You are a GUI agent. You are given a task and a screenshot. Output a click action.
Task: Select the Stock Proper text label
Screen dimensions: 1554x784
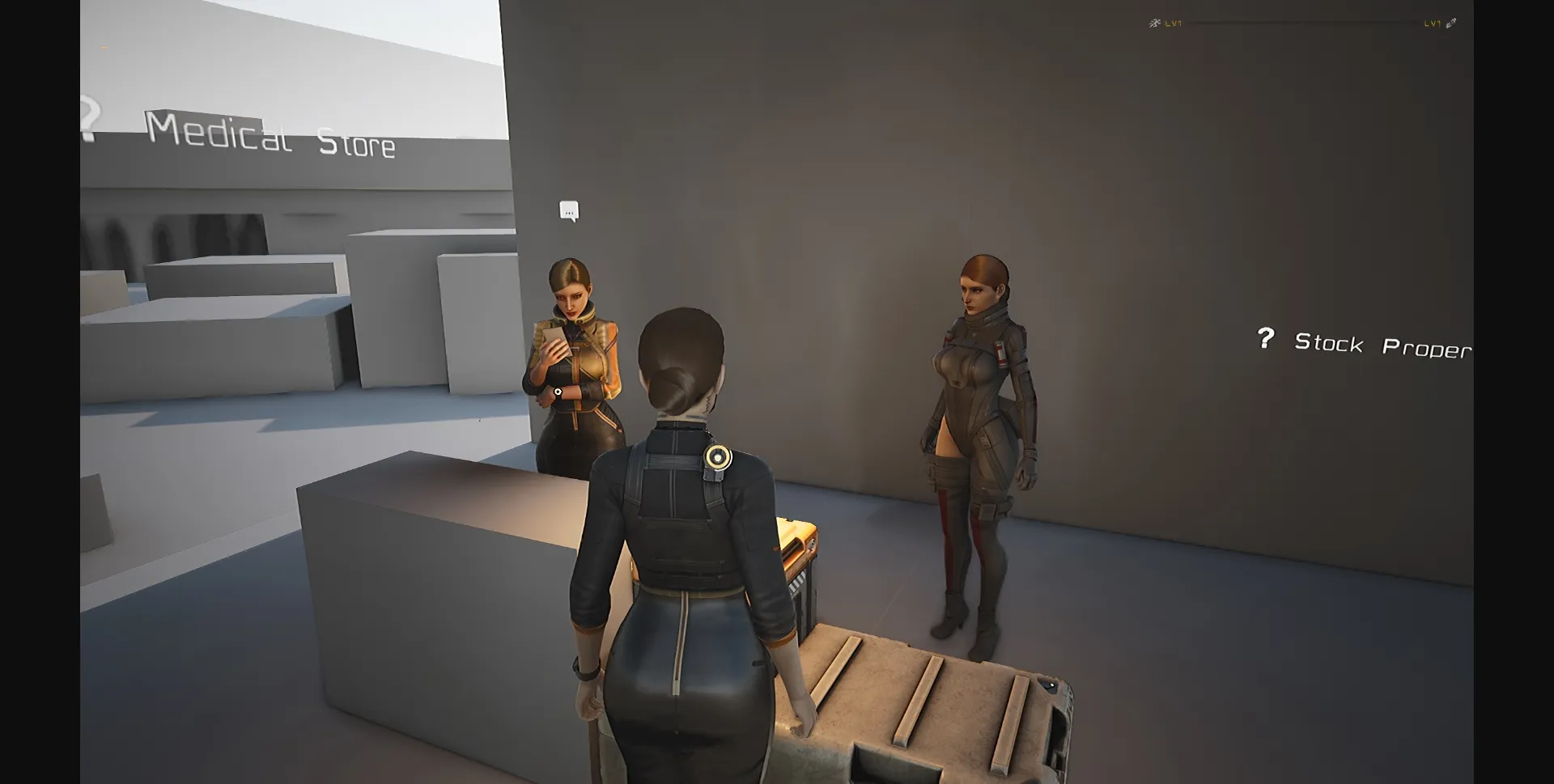[1386, 344]
